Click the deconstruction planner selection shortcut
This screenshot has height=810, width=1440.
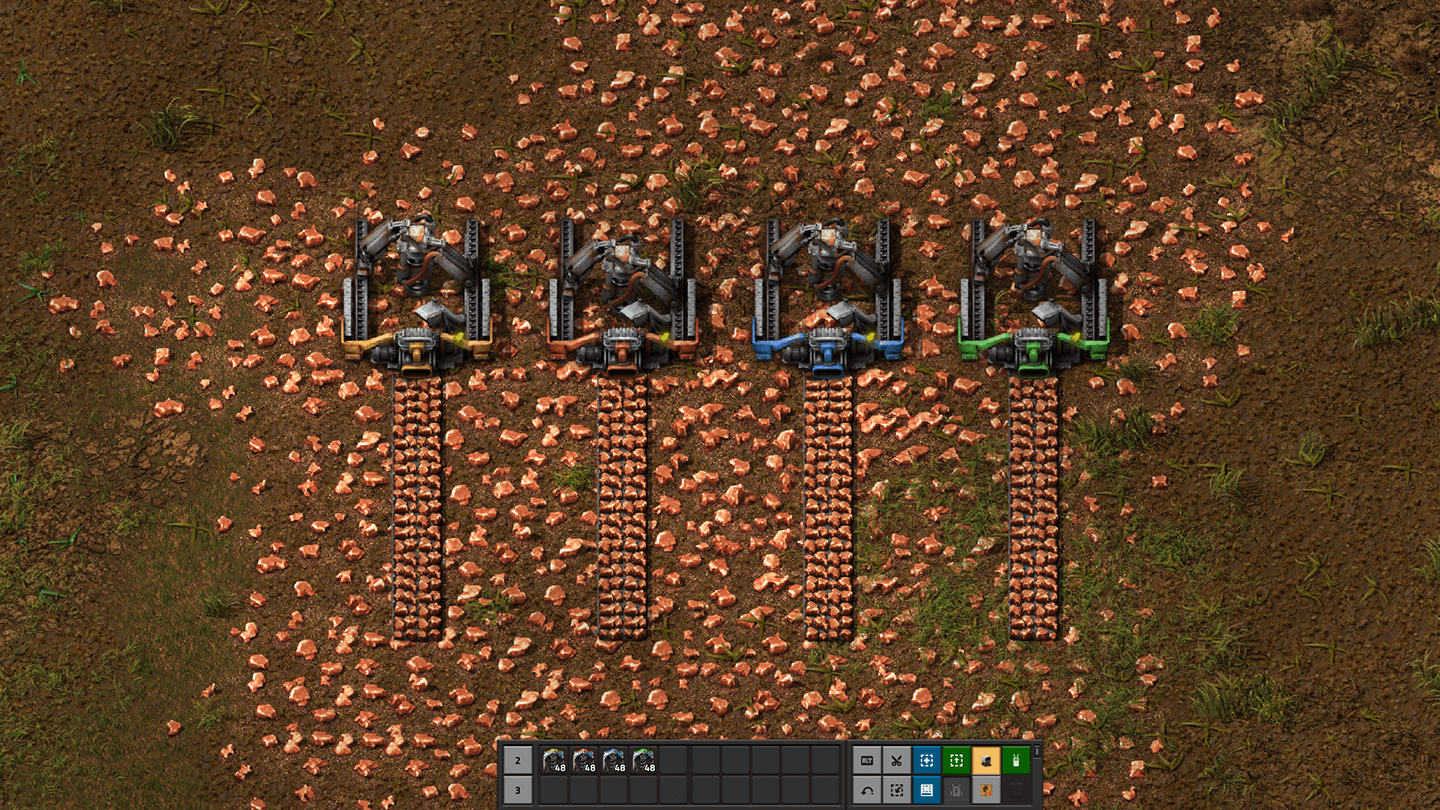(897, 790)
